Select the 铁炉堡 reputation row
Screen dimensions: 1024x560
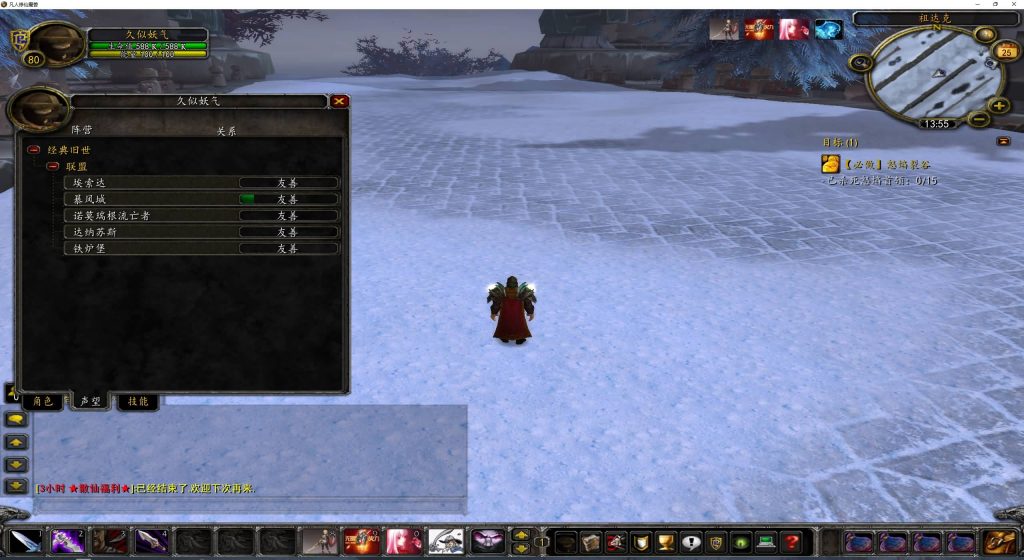(x=200, y=248)
